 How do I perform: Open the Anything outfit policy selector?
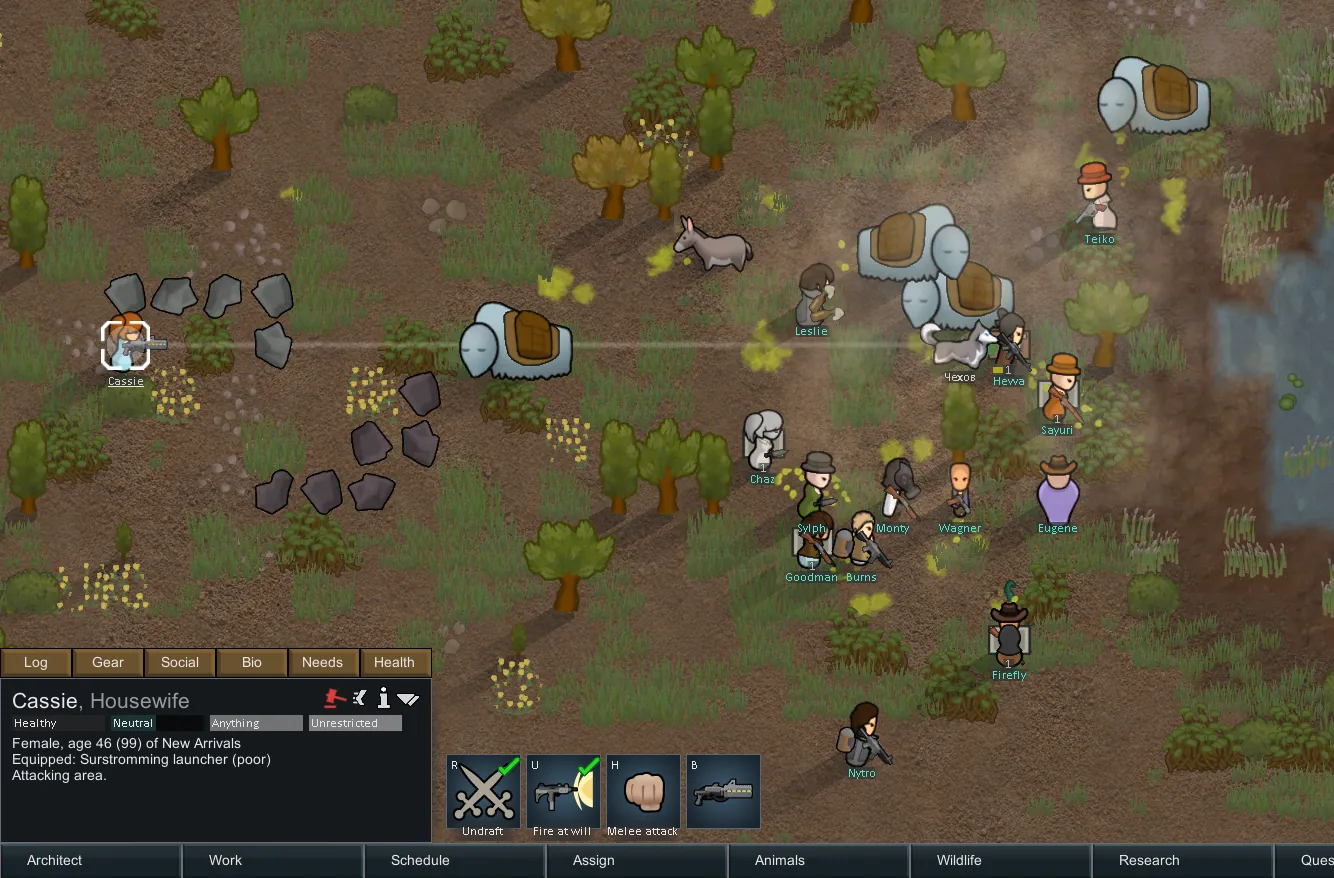tap(256, 723)
